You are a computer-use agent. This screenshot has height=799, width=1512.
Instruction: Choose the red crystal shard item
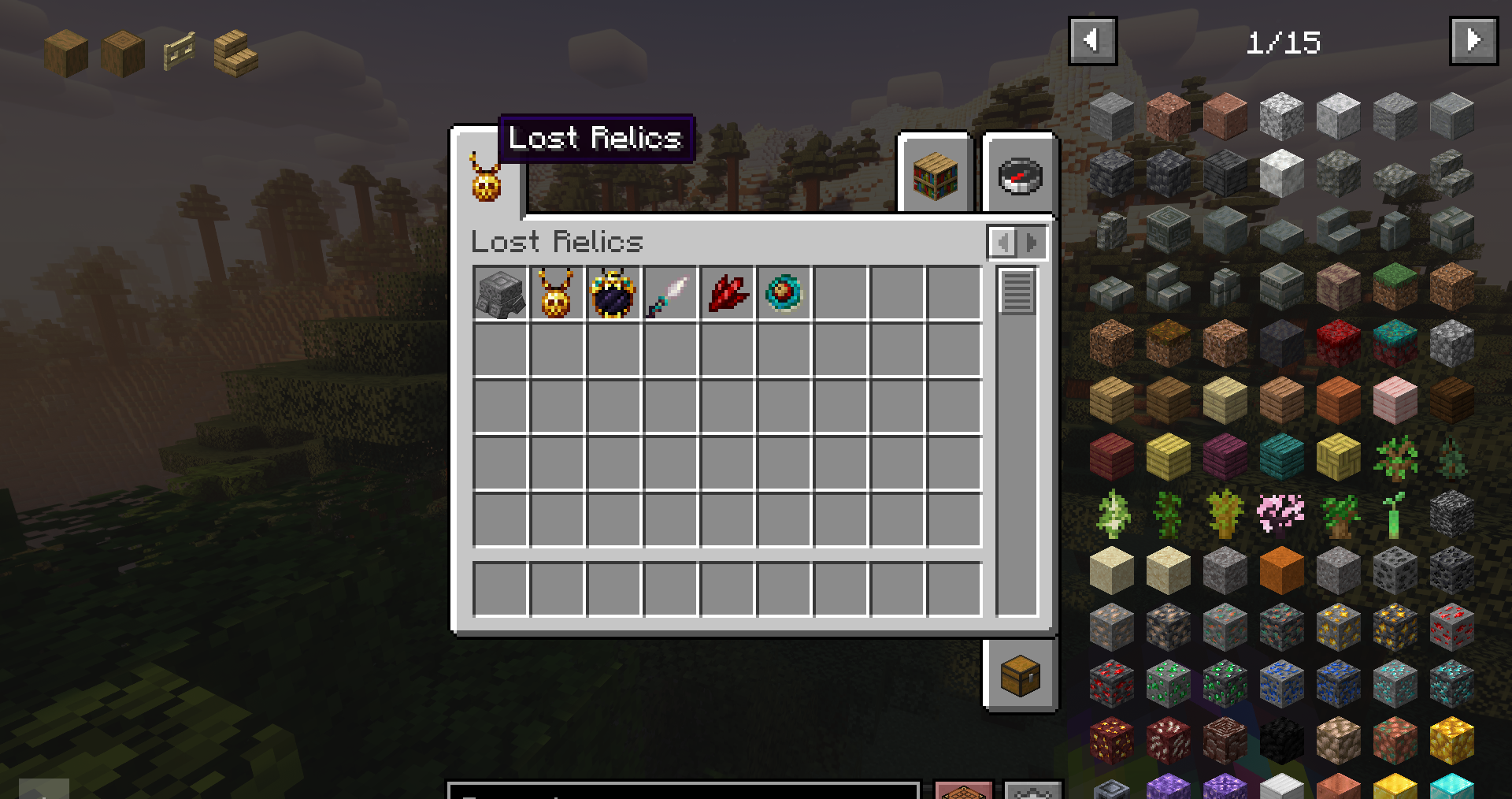pyautogui.click(x=727, y=294)
